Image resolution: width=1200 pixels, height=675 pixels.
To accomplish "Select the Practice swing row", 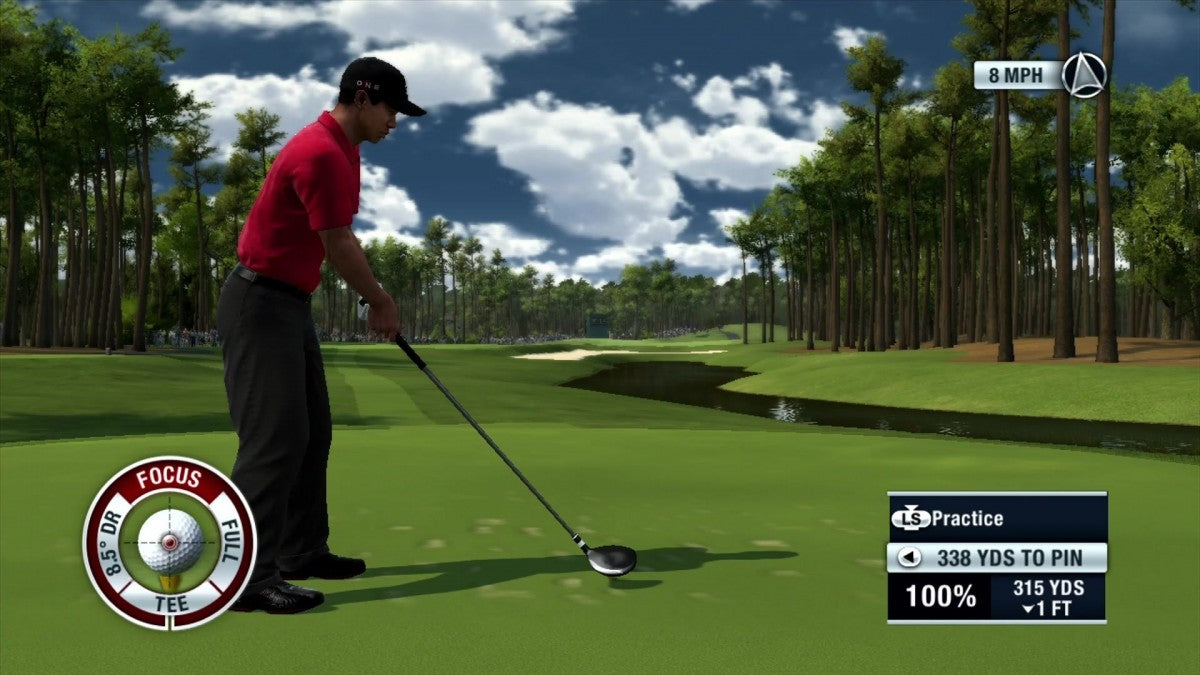I will [997, 518].
